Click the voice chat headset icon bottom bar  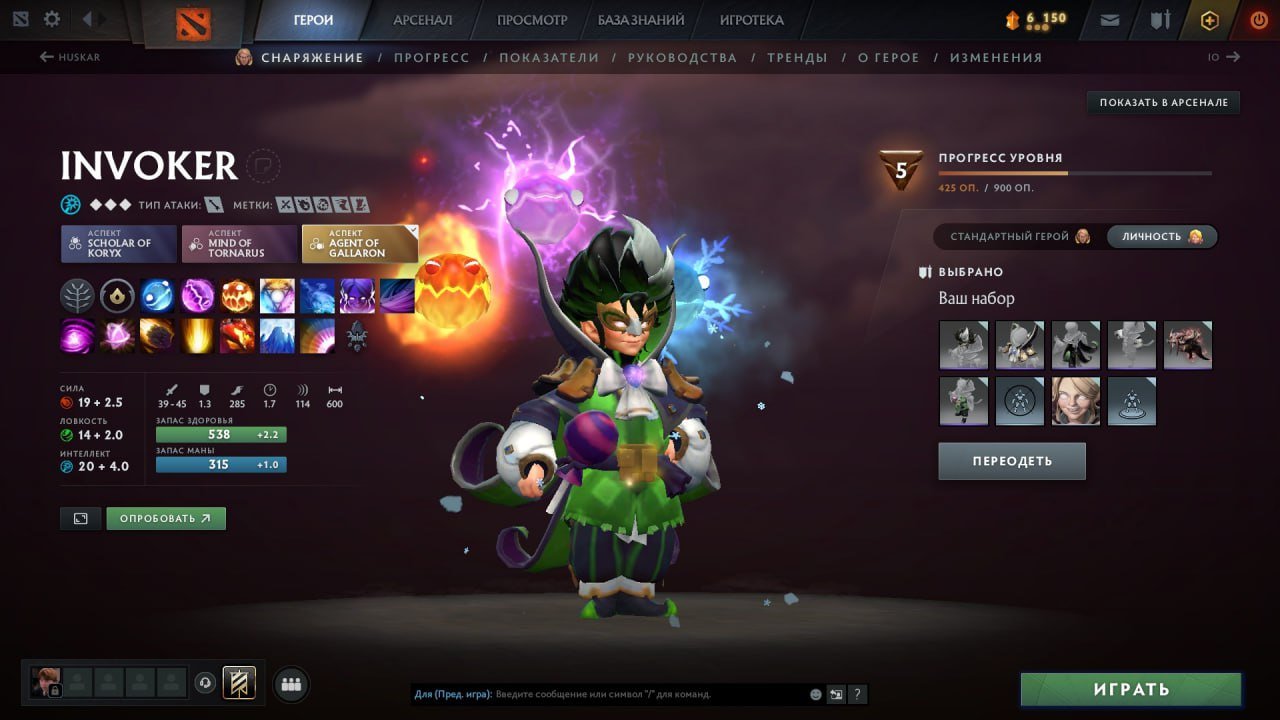point(205,683)
